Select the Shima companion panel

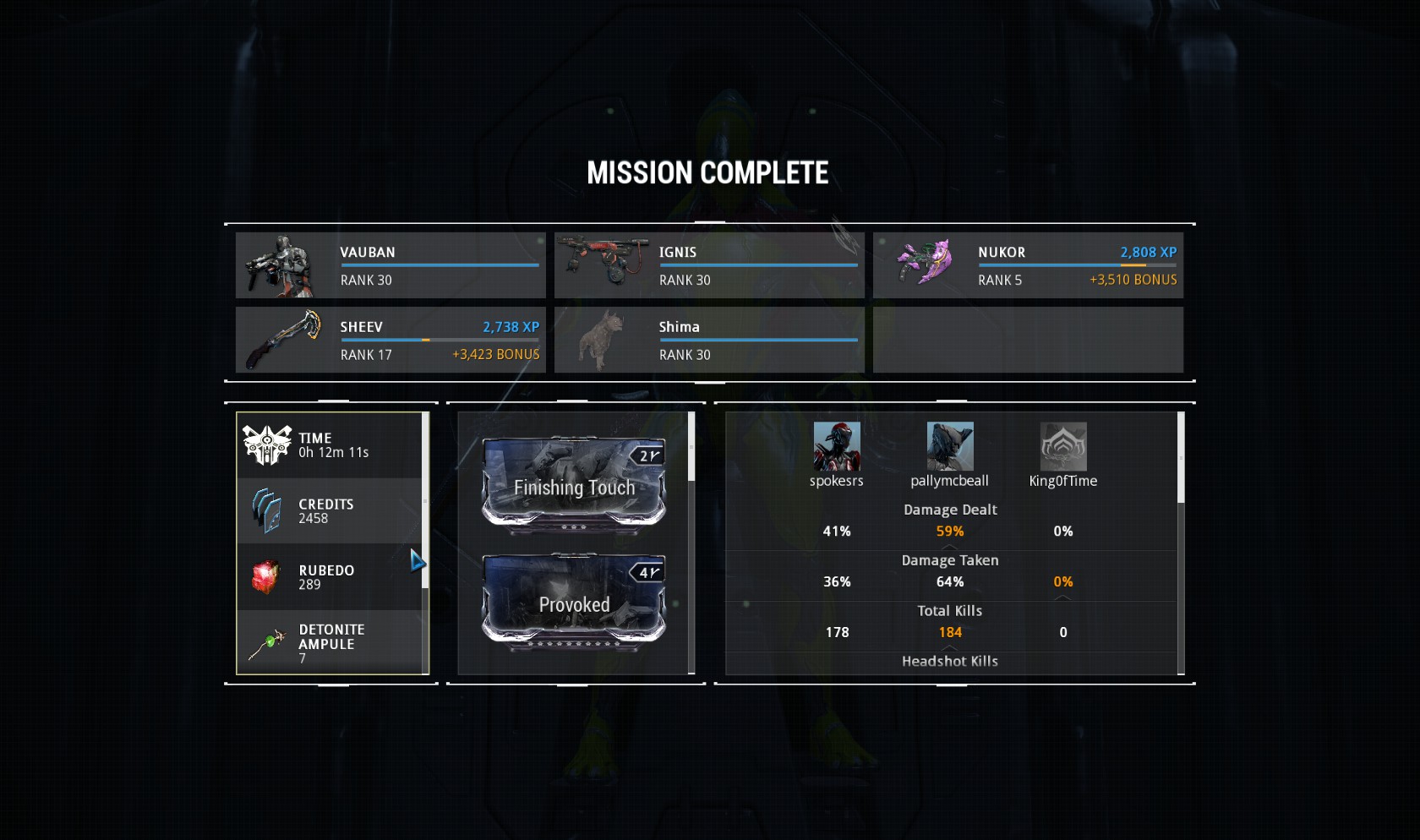[x=708, y=340]
